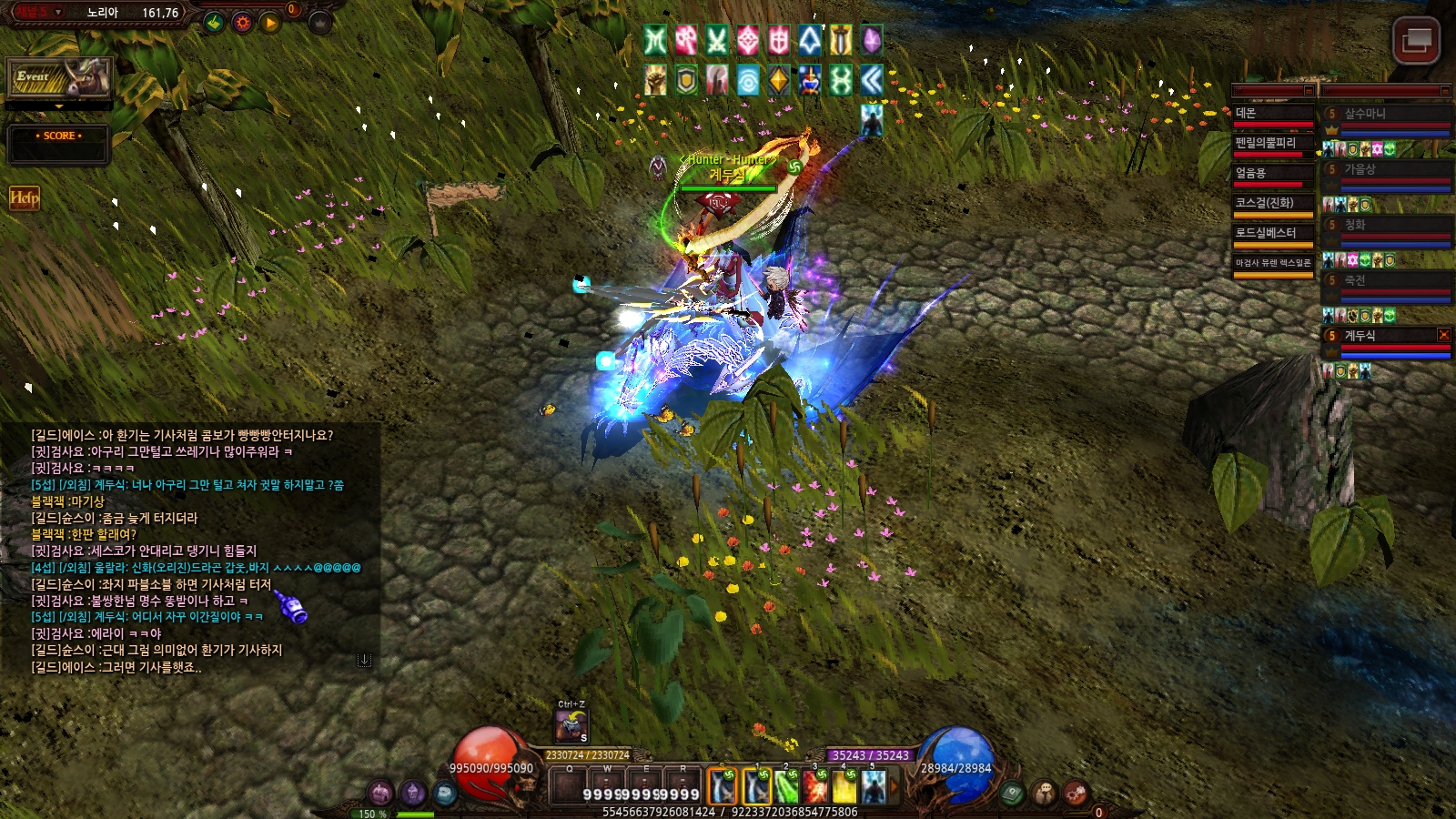Open the window overlay button in top-right corner

1416,40
